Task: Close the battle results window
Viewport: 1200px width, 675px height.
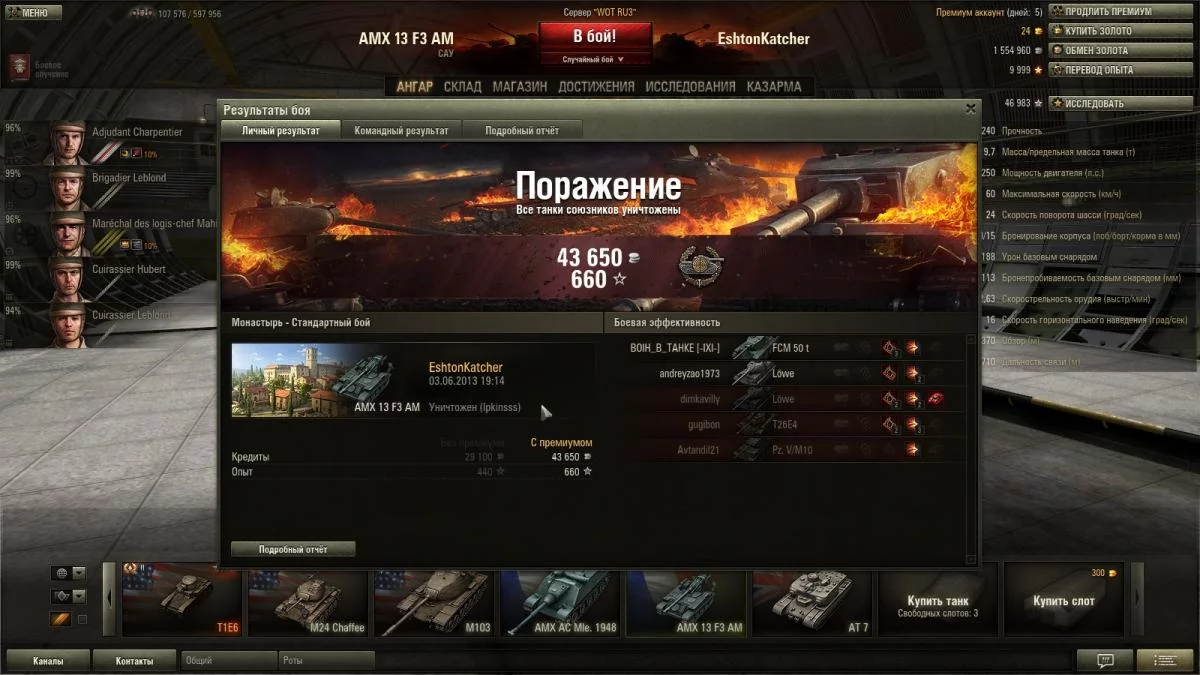Action: [x=970, y=109]
